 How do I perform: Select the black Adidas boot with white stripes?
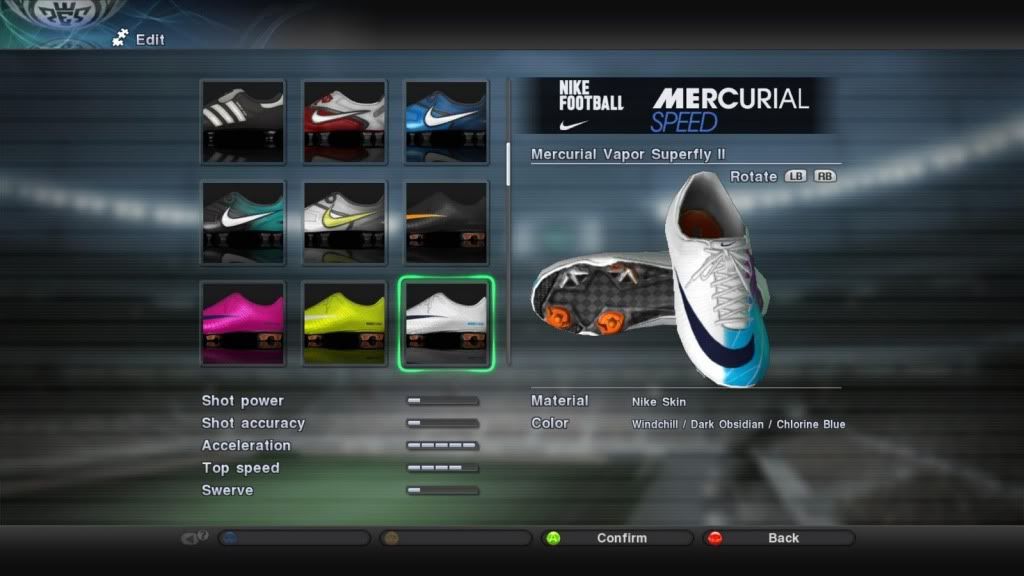point(242,121)
